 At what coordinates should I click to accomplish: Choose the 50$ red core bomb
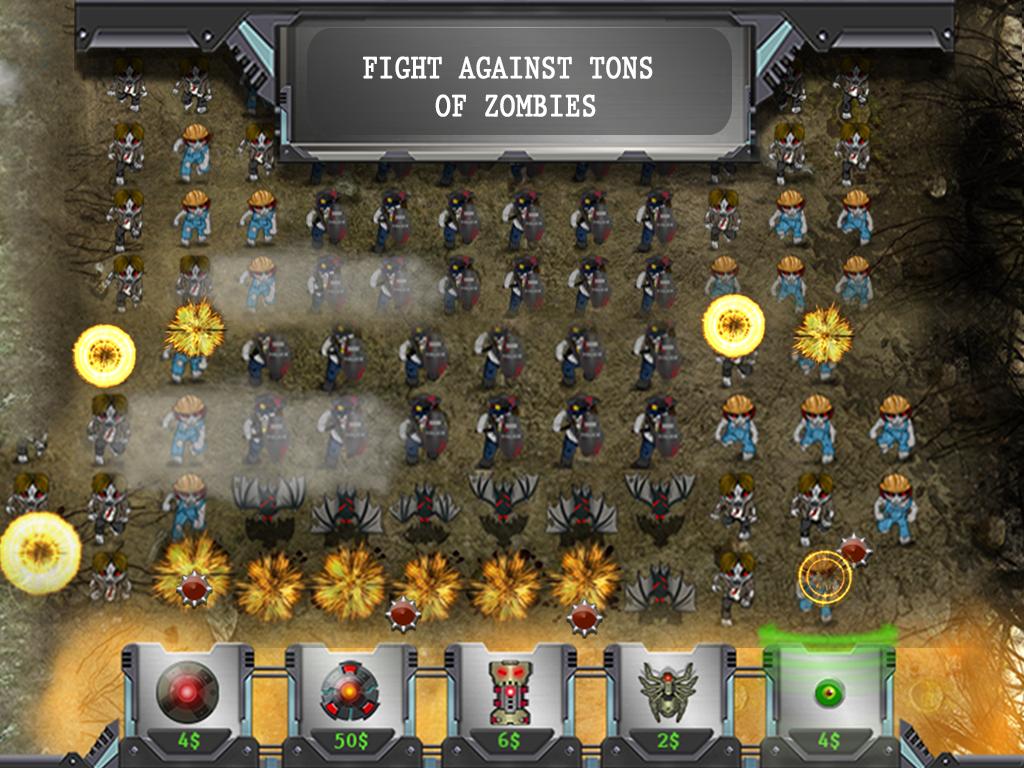[349, 695]
